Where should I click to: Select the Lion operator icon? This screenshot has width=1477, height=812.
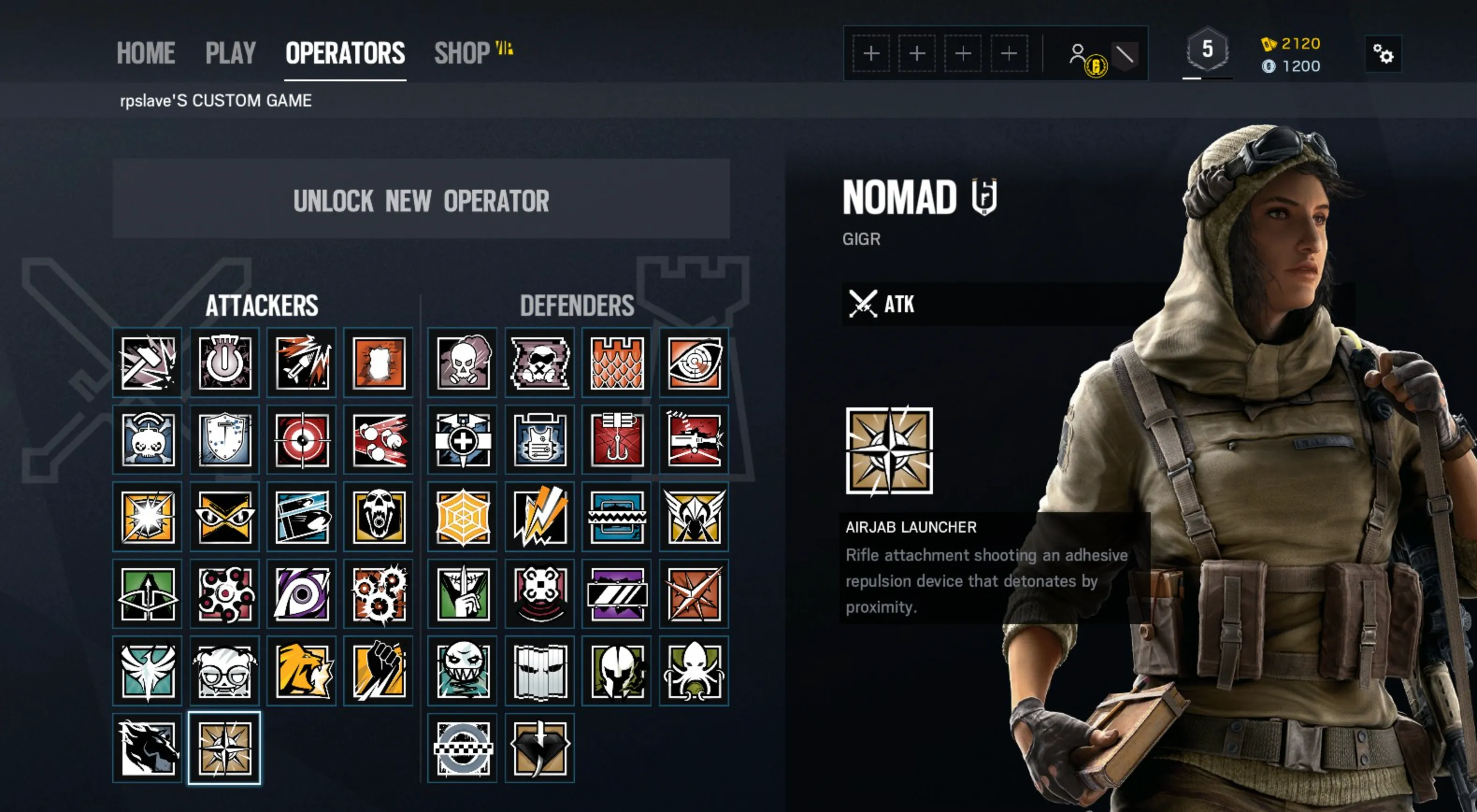coord(301,670)
